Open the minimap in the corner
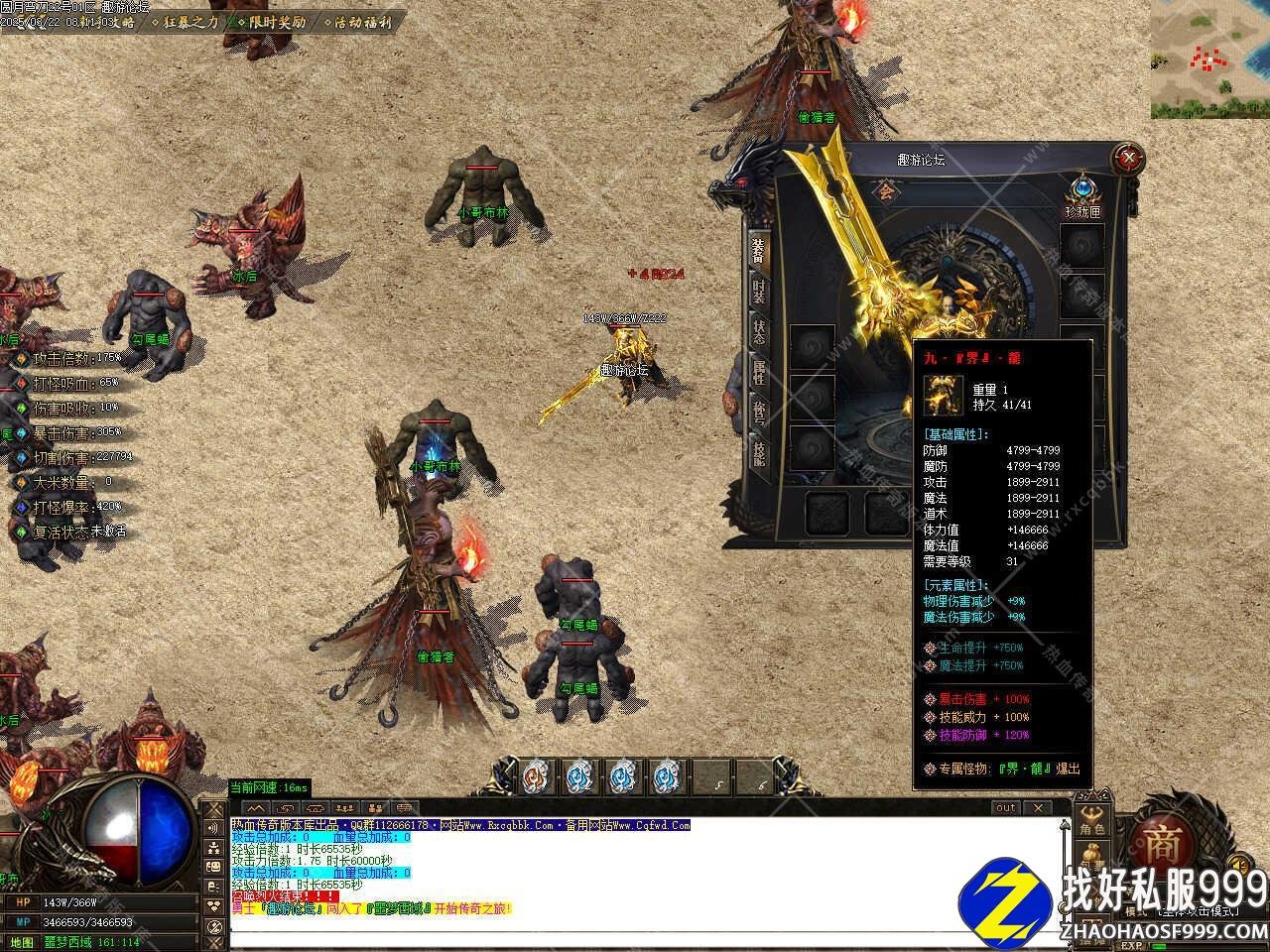Image resolution: width=1270 pixels, height=952 pixels. coord(1210,58)
